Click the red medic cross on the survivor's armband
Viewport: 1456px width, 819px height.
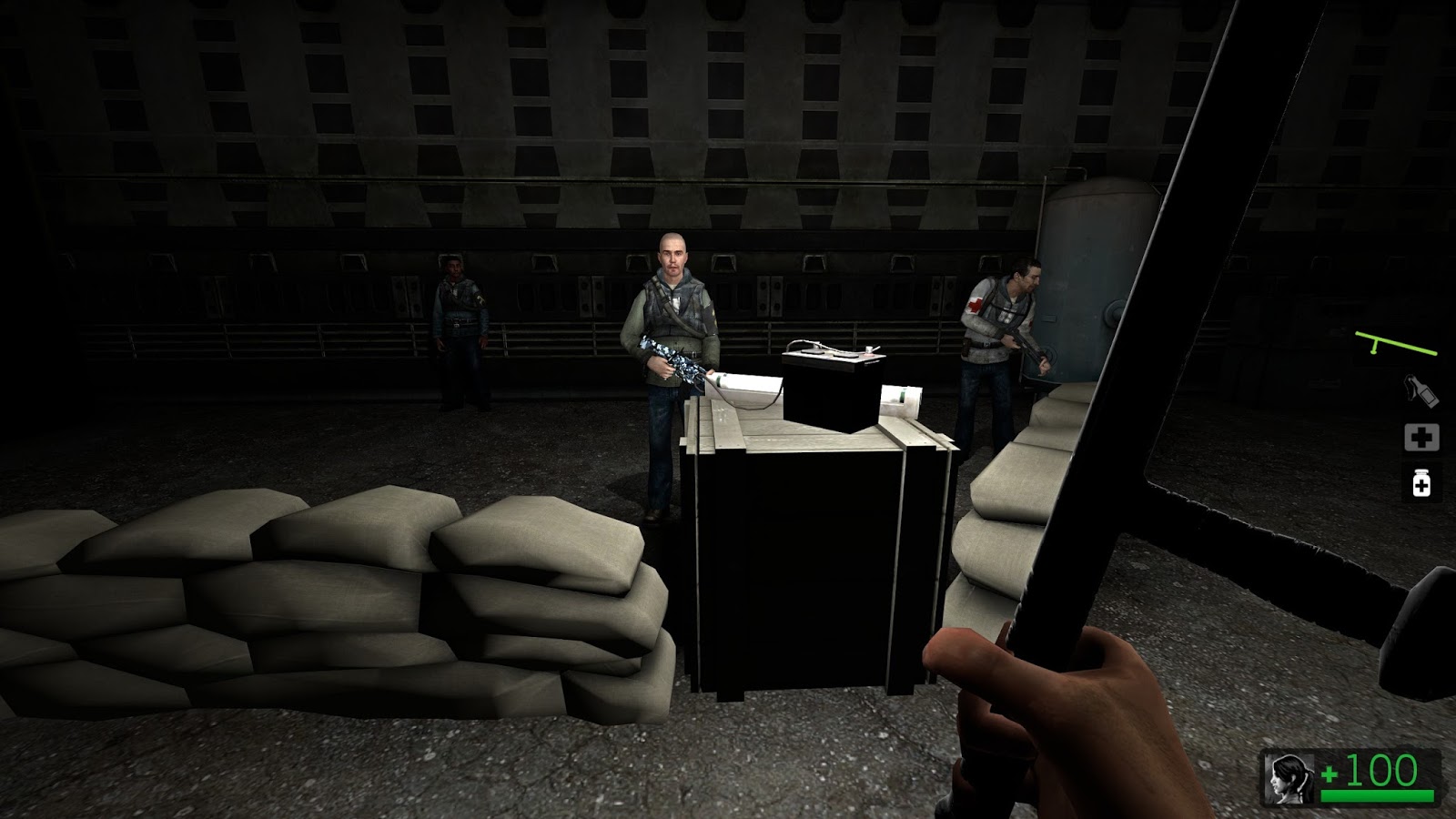(976, 304)
